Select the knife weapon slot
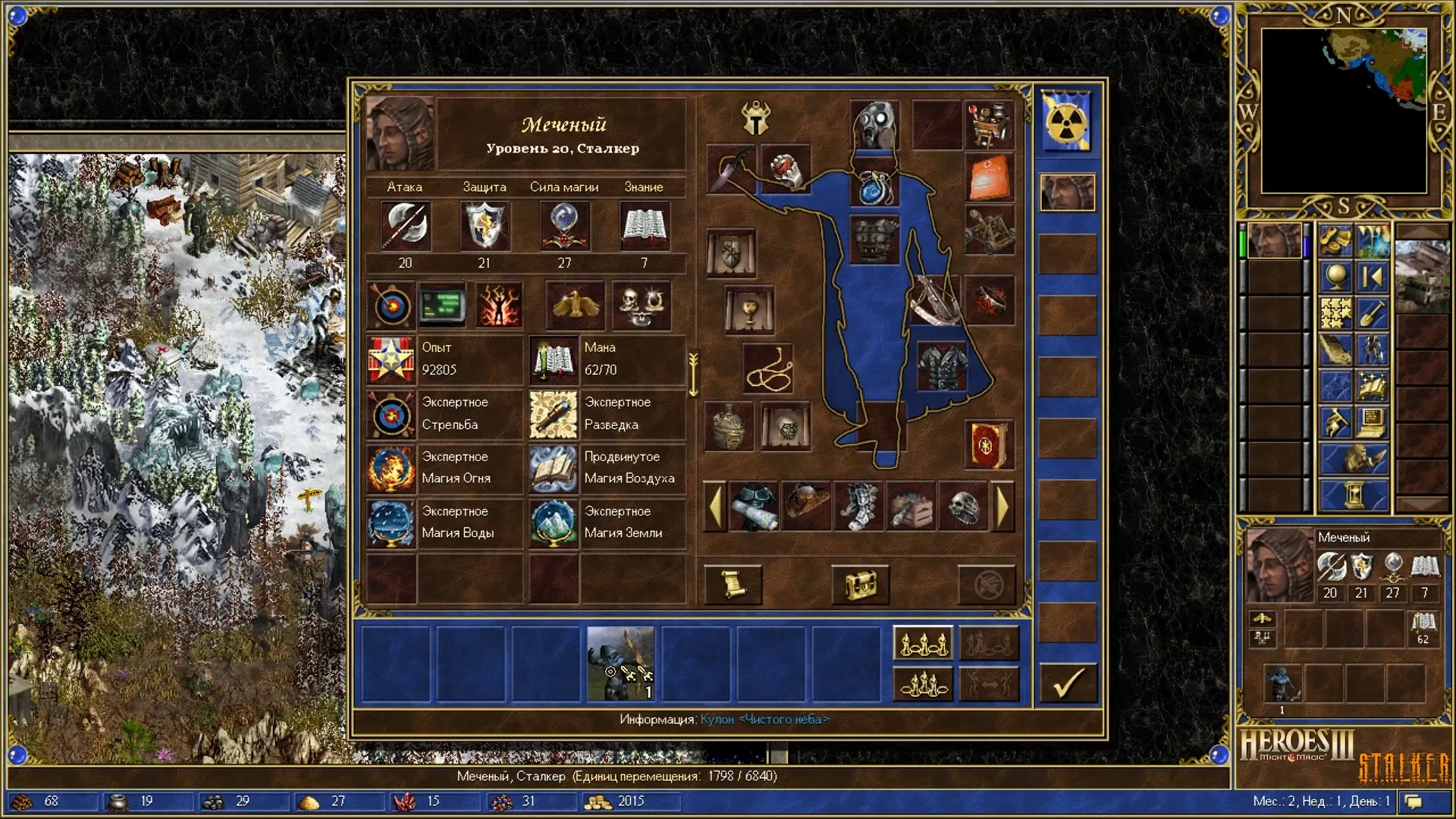 click(x=731, y=168)
